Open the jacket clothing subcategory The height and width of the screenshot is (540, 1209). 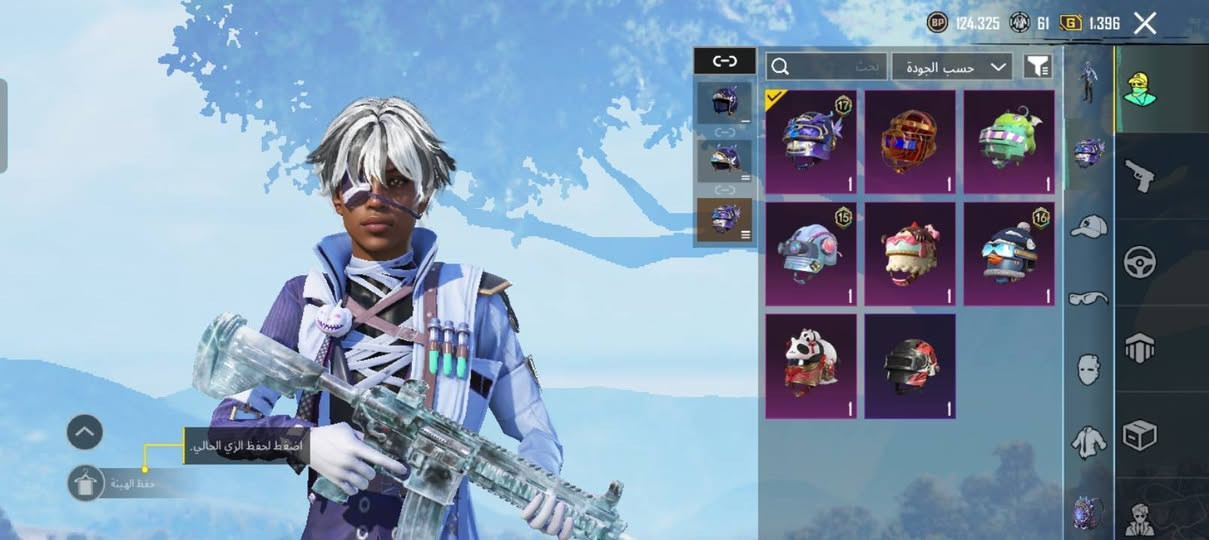[1088, 439]
